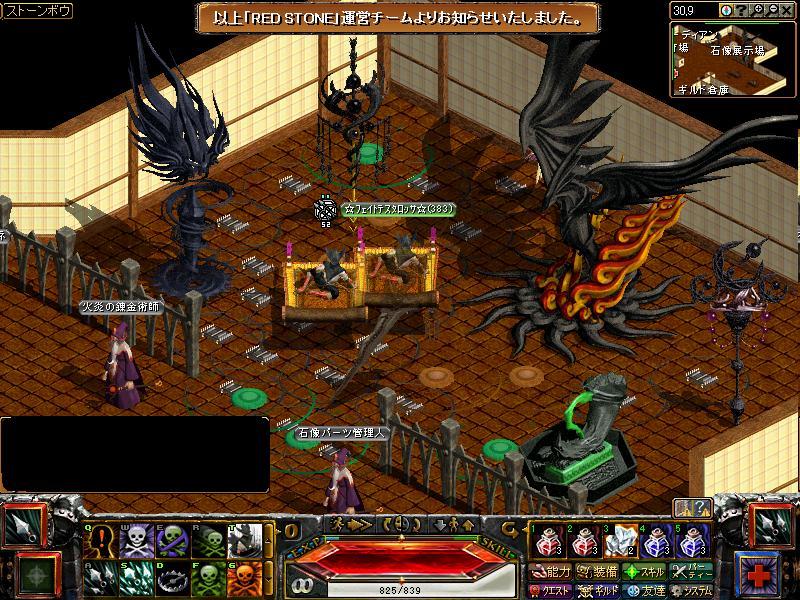This screenshot has width=800, height=600.
Task: Zoom out the minimap with the minus magnifier
Action: [773, 10]
